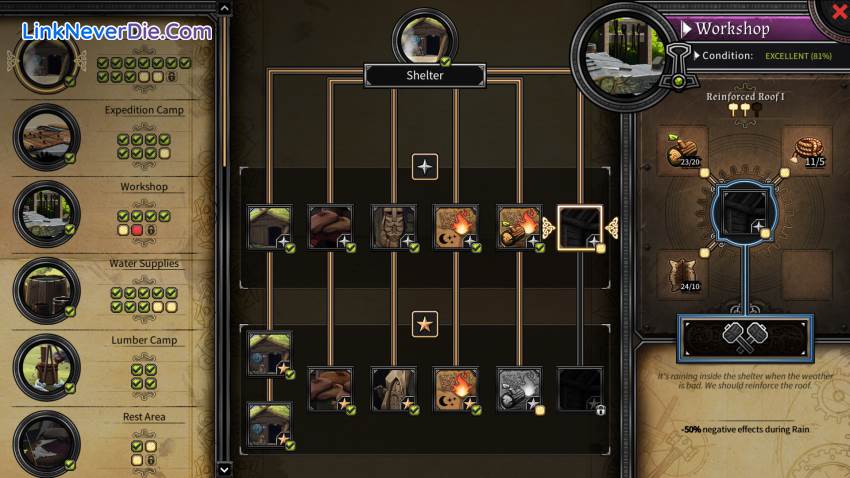Open the Lumber Camp entry
Viewport: 850px width, 478px height.
pos(47,367)
